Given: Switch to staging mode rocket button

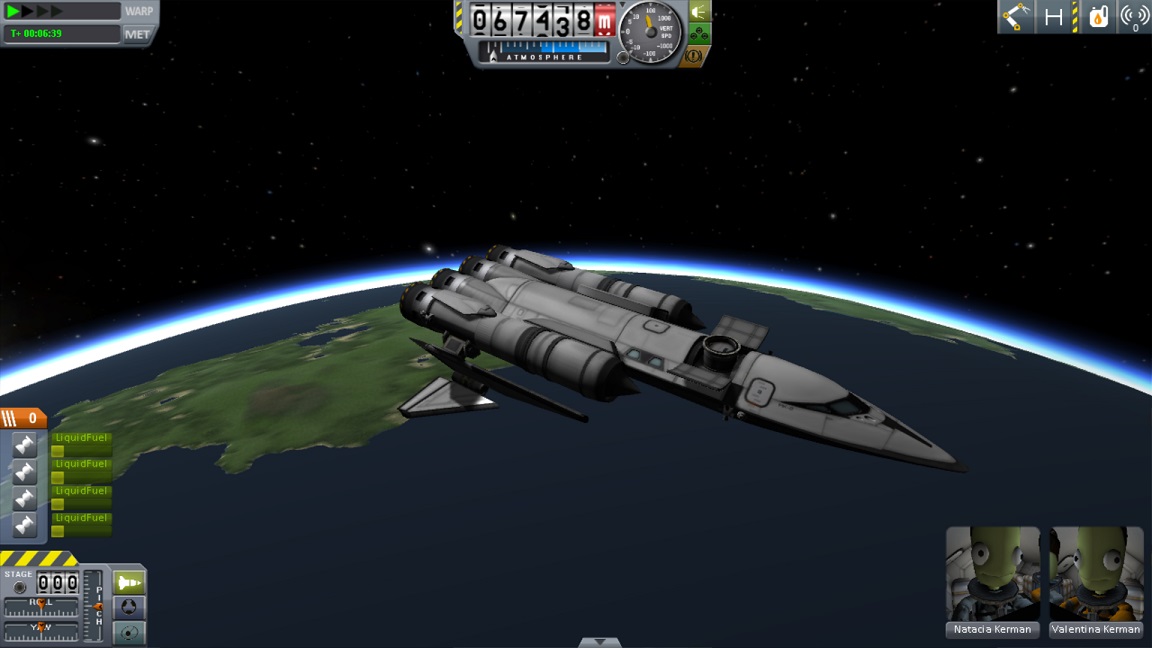Looking at the screenshot, I should point(129,582).
